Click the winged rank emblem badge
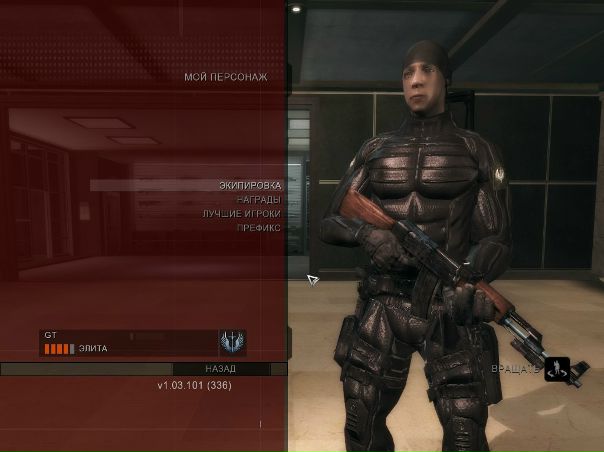 (x=232, y=342)
